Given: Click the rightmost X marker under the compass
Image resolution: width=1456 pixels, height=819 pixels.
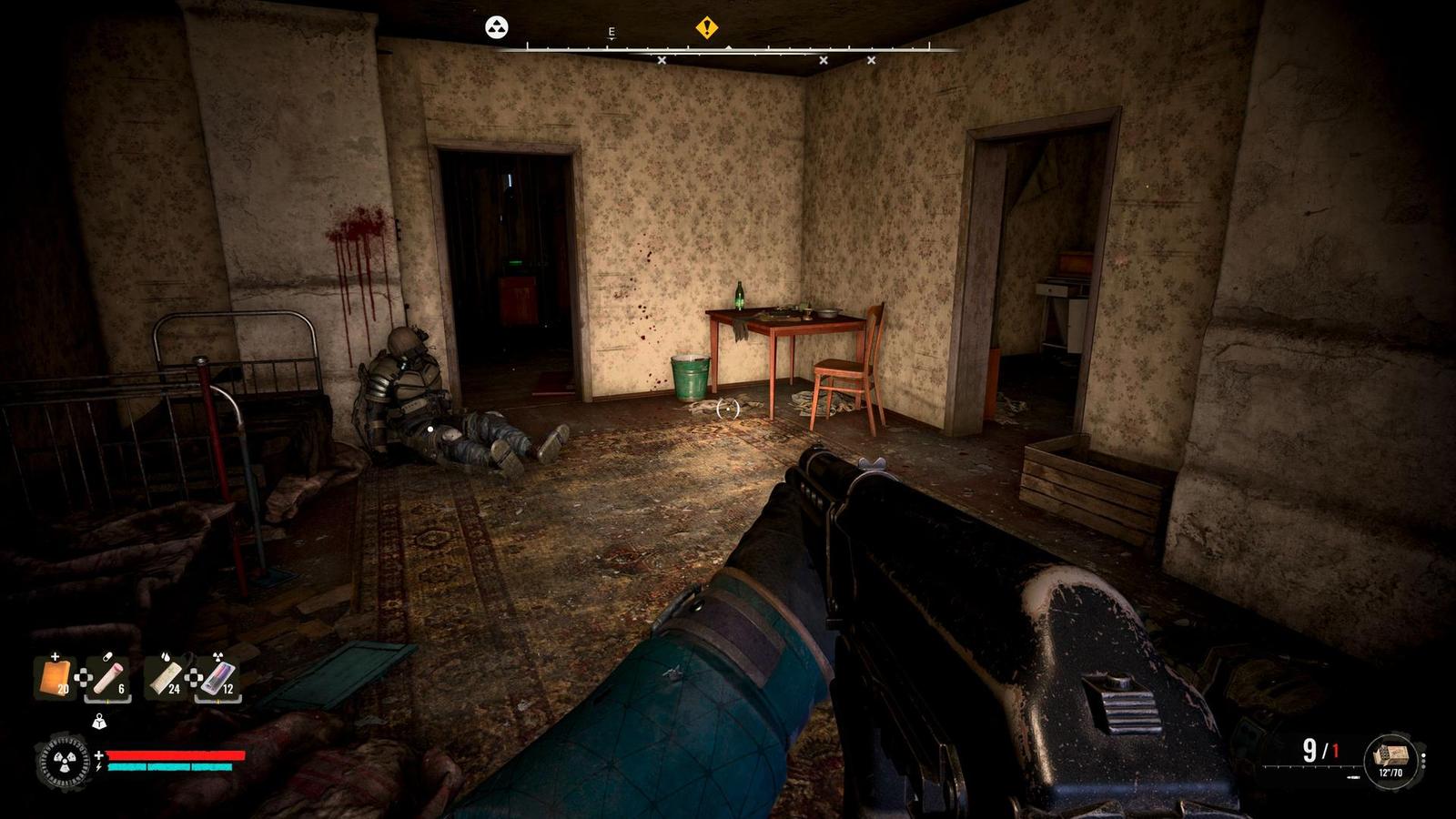Looking at the screenshot, I should tap(871, 59).
